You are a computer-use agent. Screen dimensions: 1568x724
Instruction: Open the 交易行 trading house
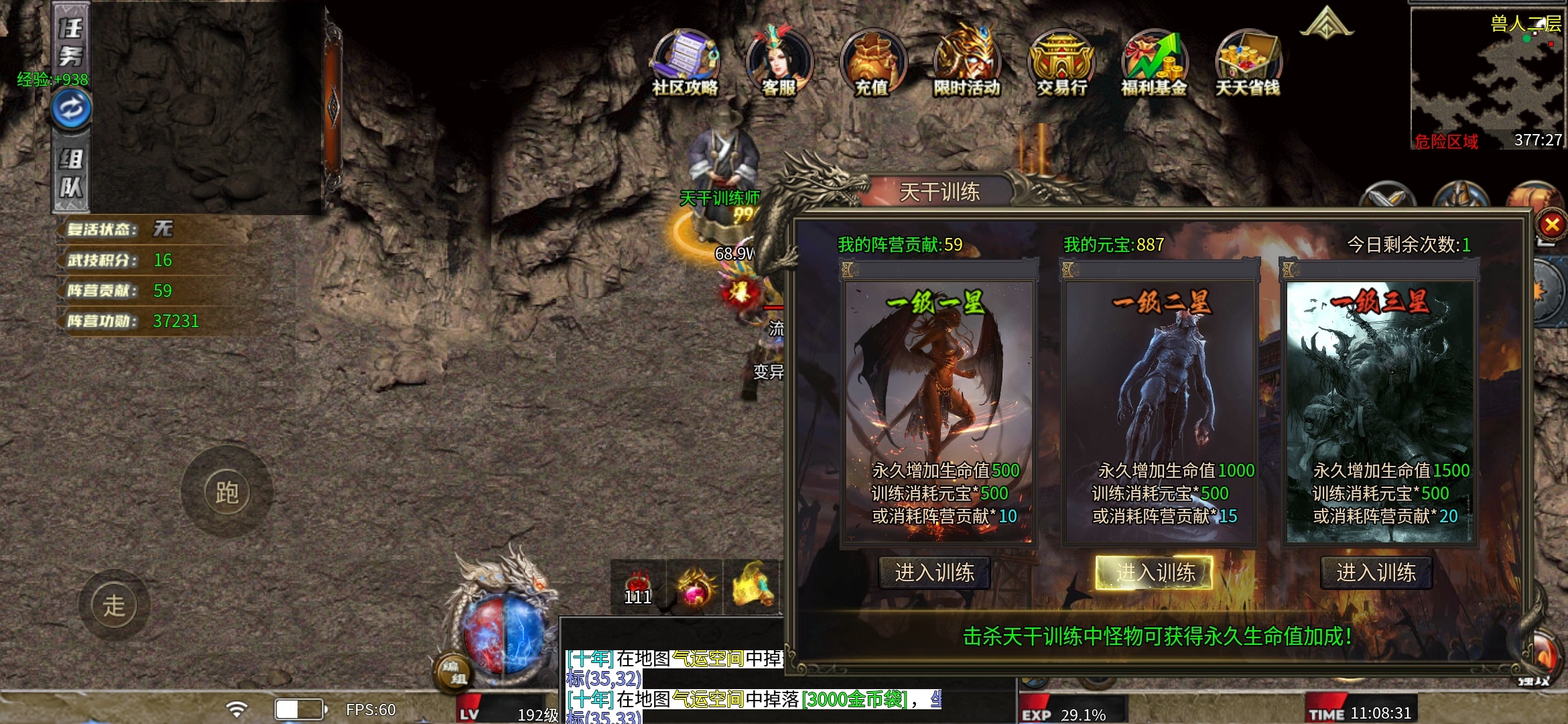1061,63
